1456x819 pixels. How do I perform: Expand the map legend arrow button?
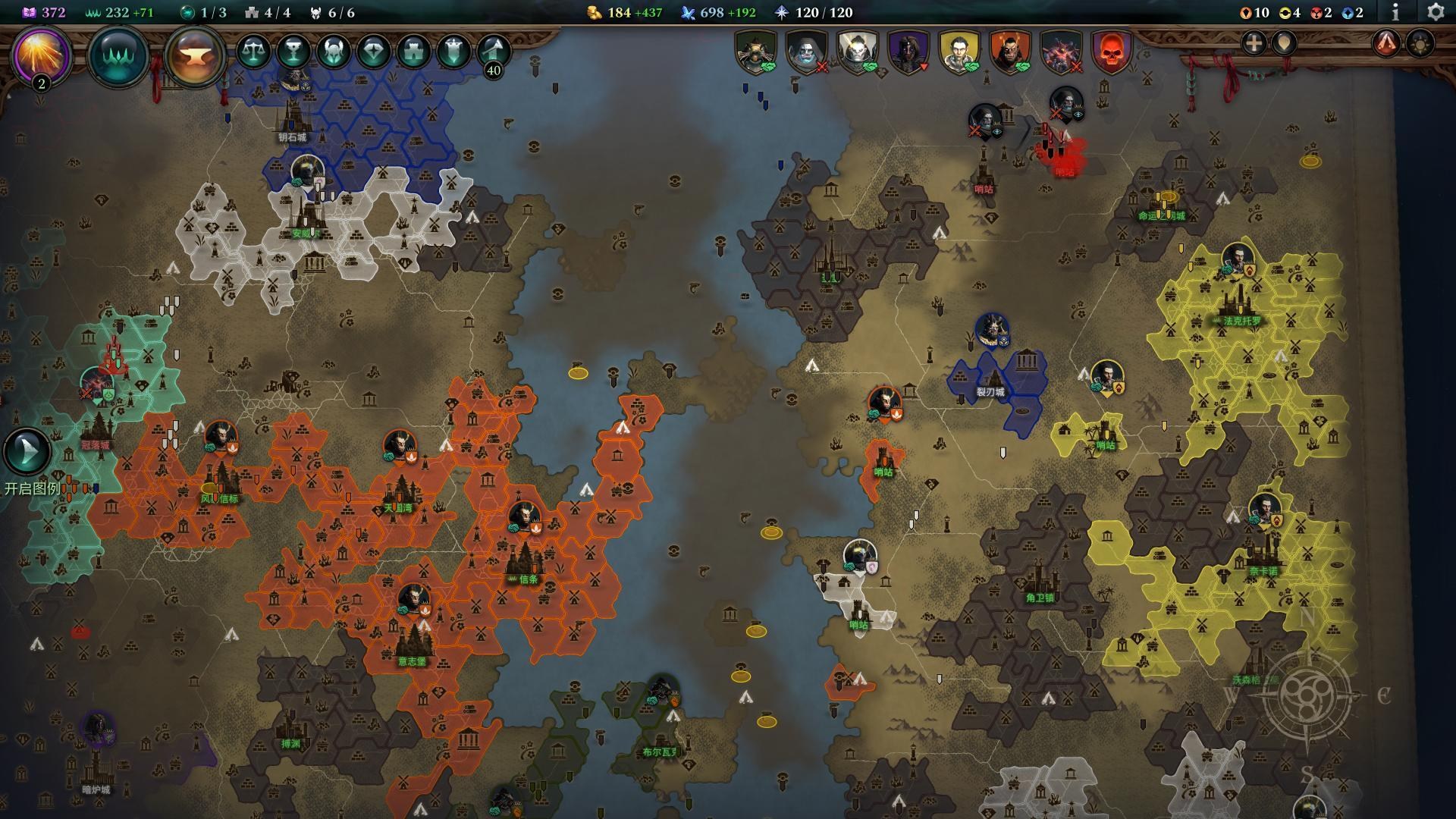point(27,452)
